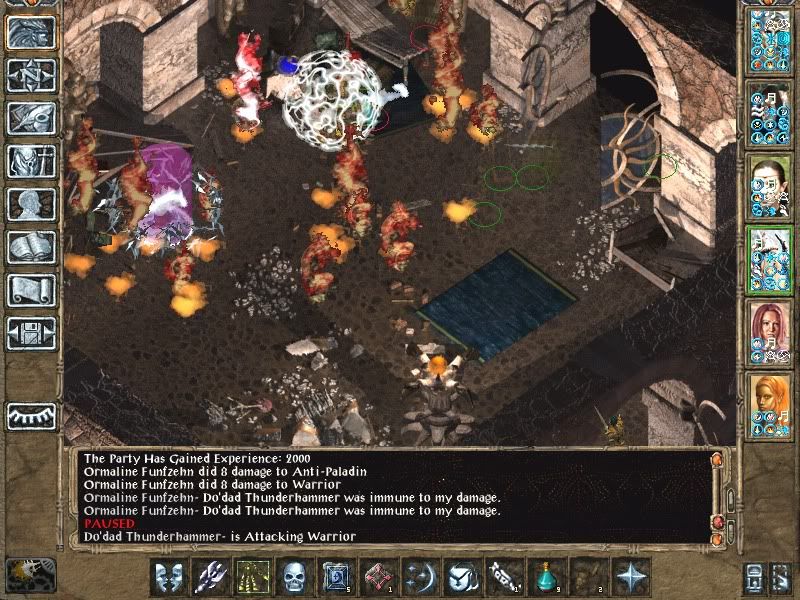Select the green-highlighted party member portrait

(769, 259)
